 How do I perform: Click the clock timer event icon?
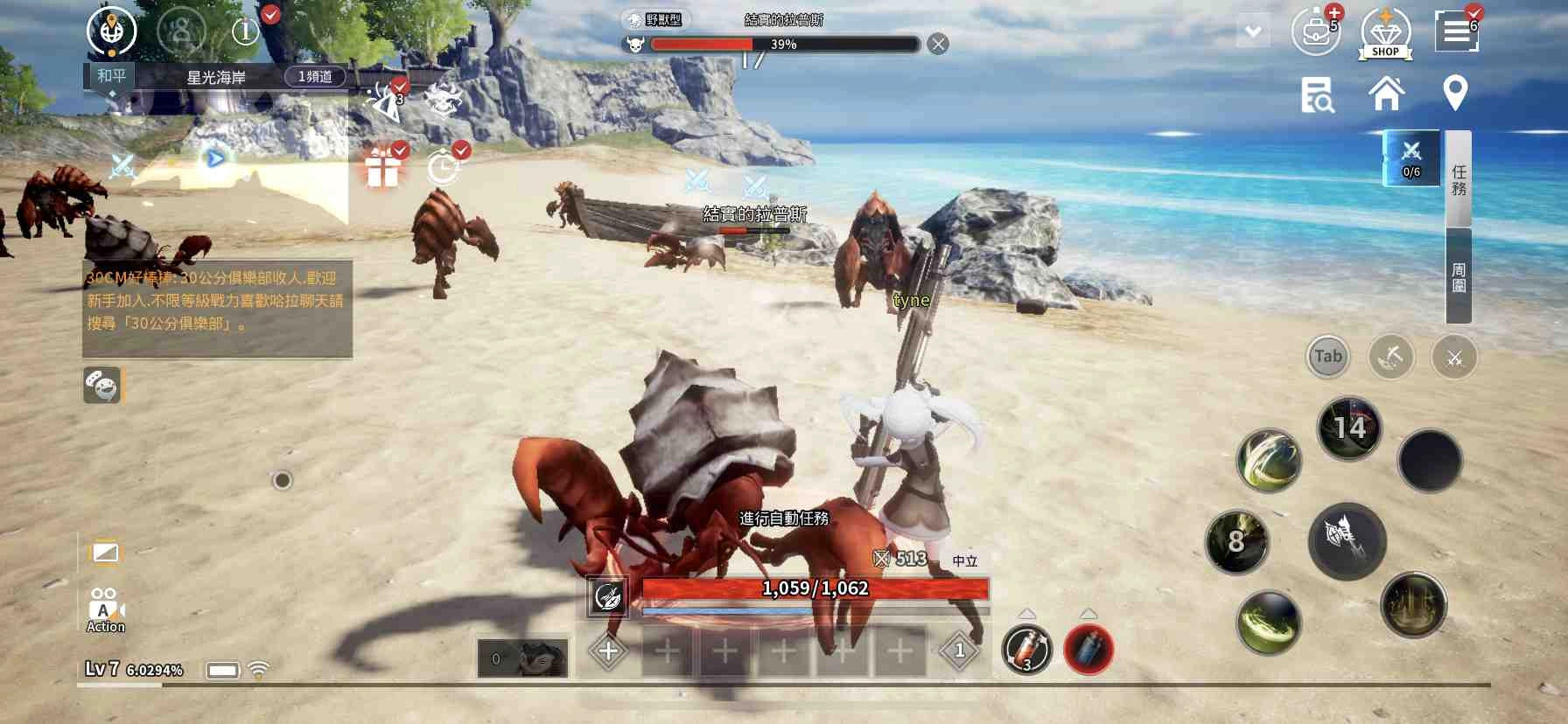[x=444, y=166]
